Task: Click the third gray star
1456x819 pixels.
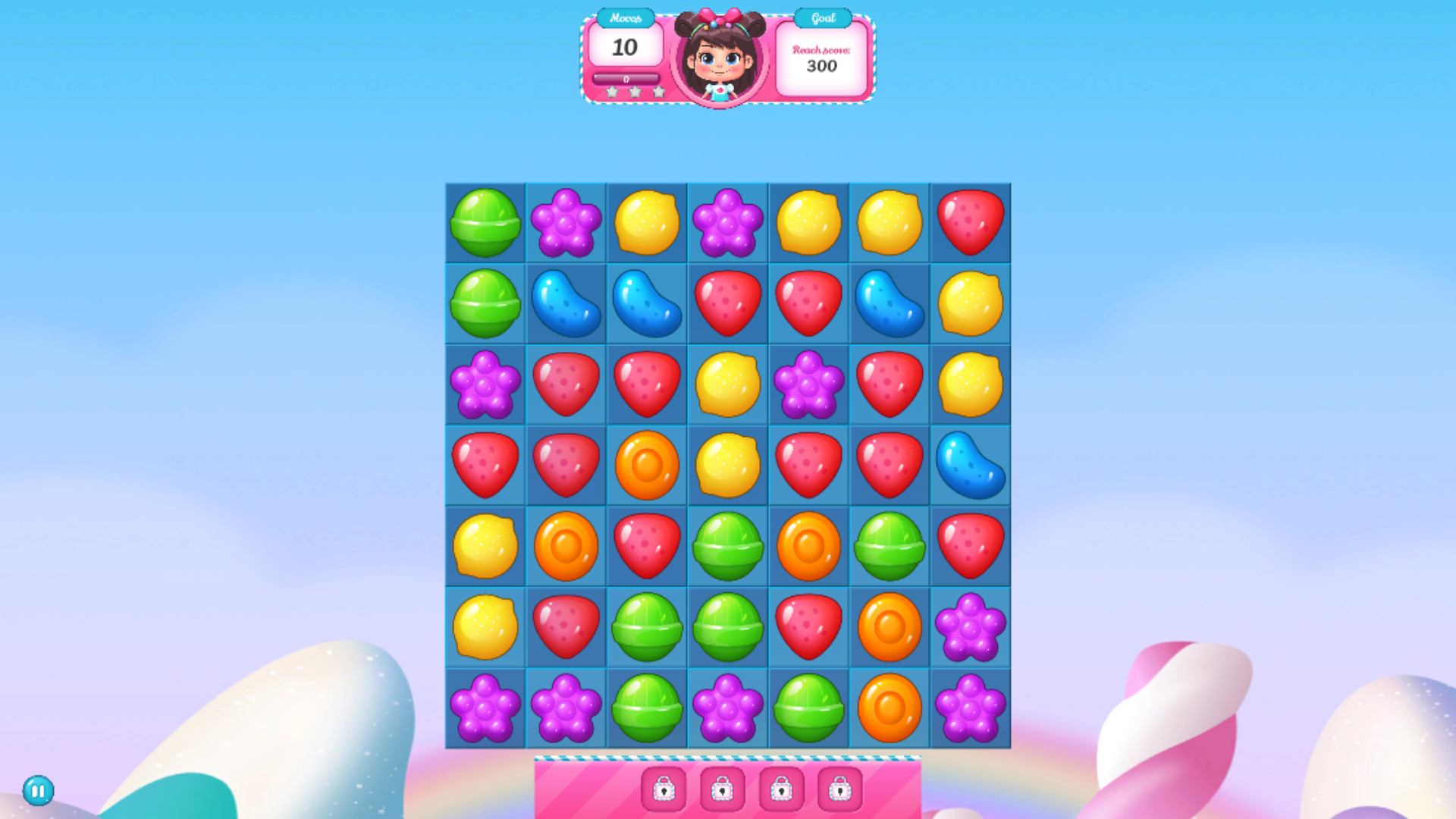Action: click(657, 92)
